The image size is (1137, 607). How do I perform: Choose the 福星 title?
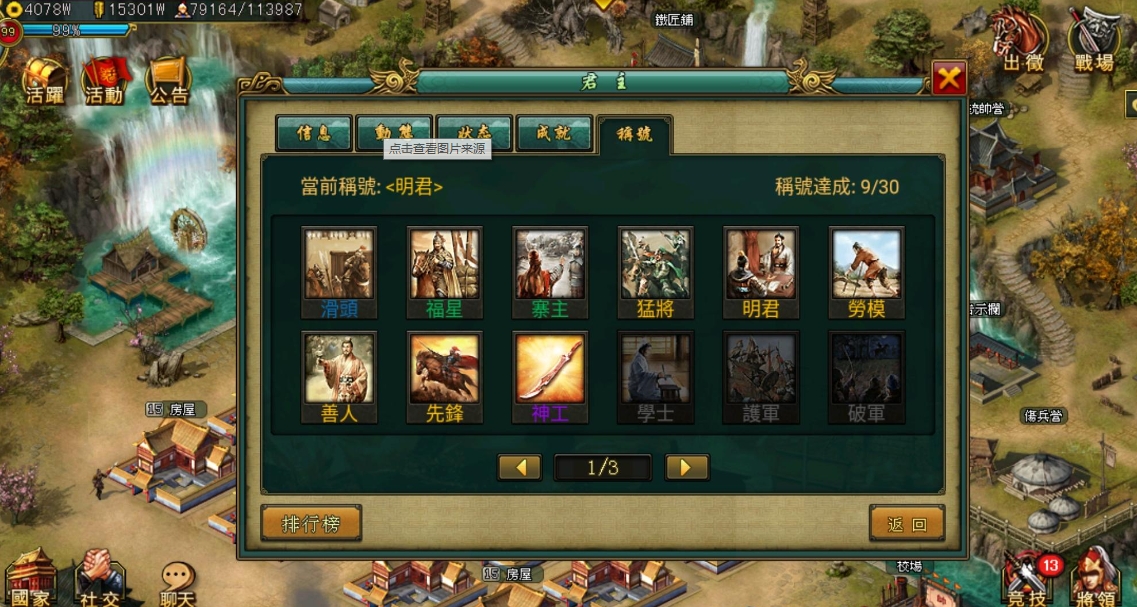(444, 264)
